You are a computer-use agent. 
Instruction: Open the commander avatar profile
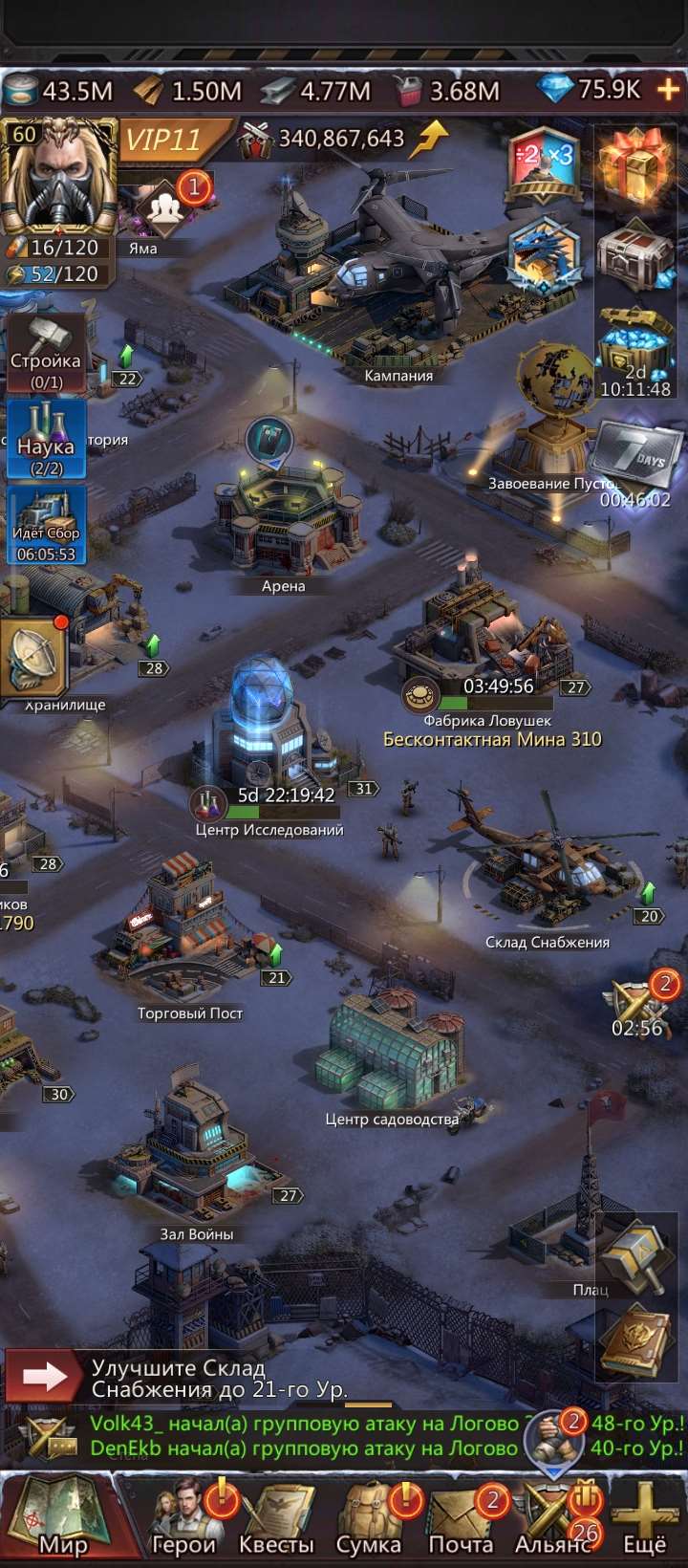57,177
